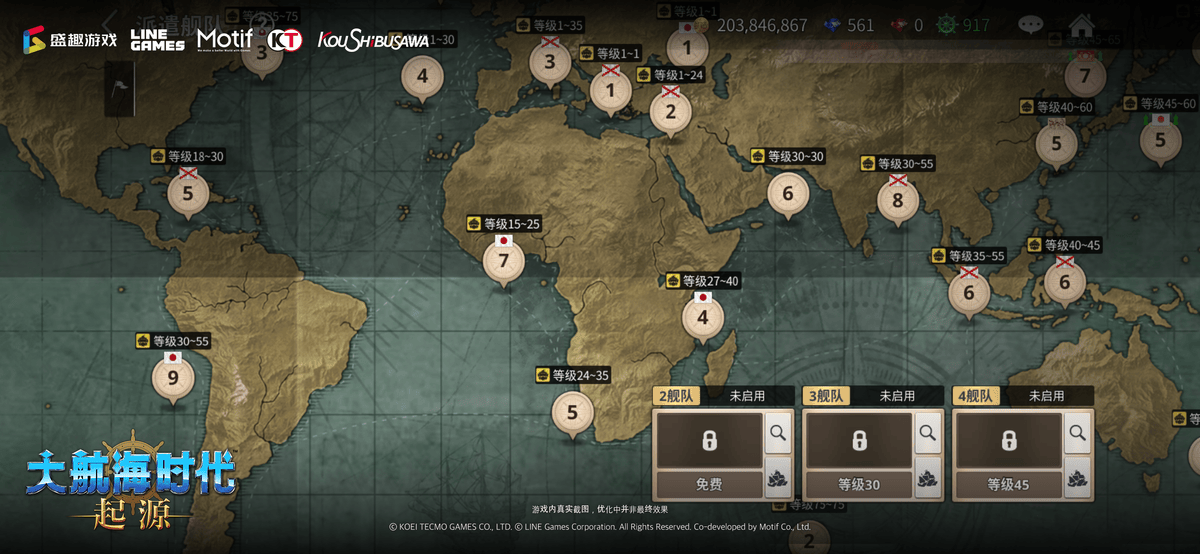Open the magnifier search for fleet 2
The image size is (1200, 554).
point(777,433)
